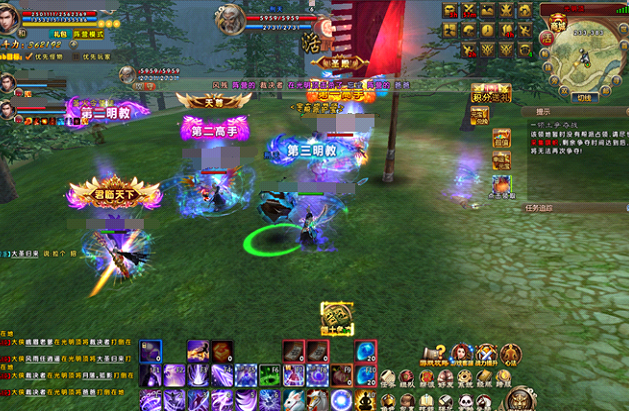Open the 积分送礼 points gift event
Viewport: 629px width, 411px height.
click(491, 96)
